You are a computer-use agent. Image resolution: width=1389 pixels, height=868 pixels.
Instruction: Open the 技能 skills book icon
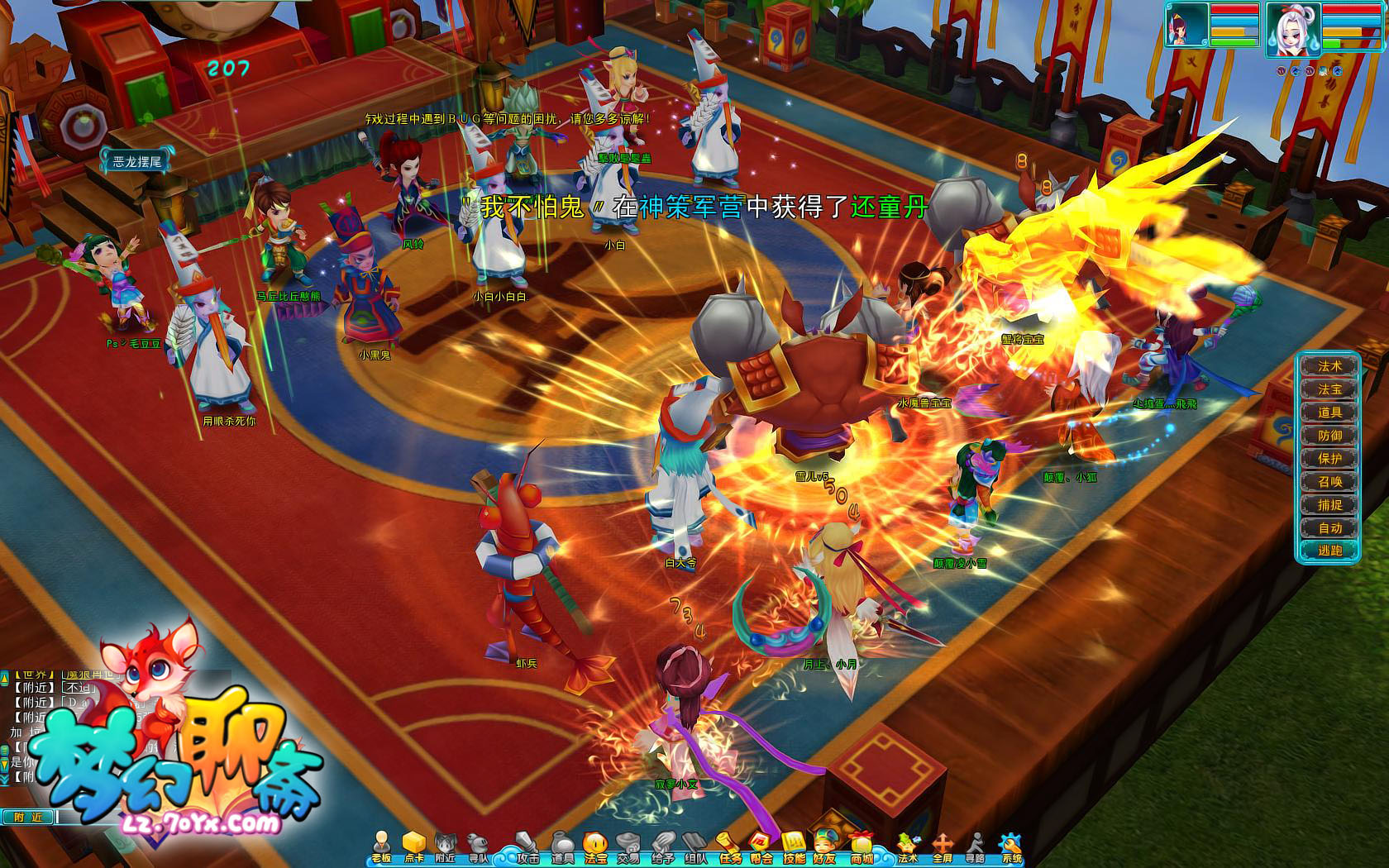click(793, 847)
